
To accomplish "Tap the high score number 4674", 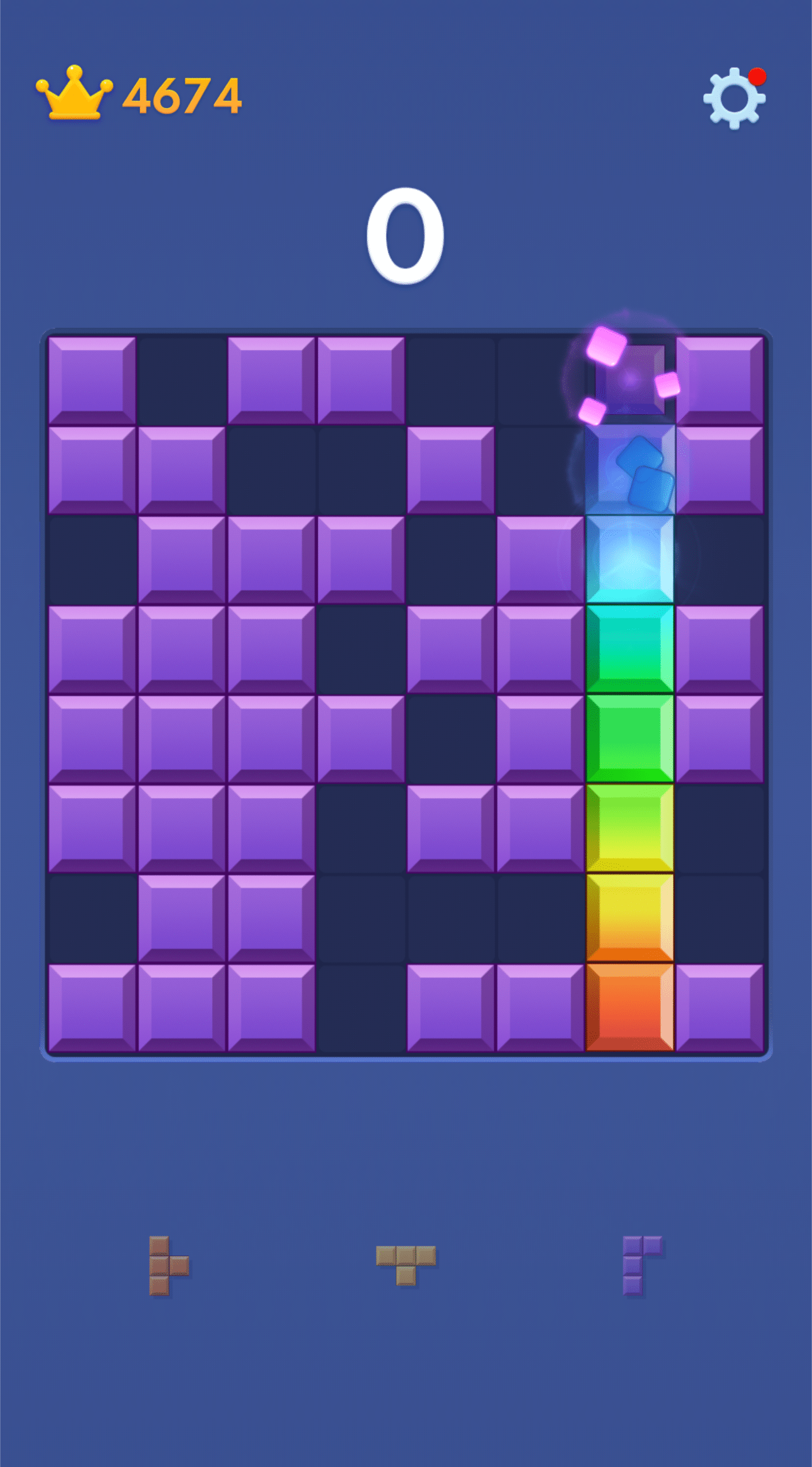I will point(183,96).
